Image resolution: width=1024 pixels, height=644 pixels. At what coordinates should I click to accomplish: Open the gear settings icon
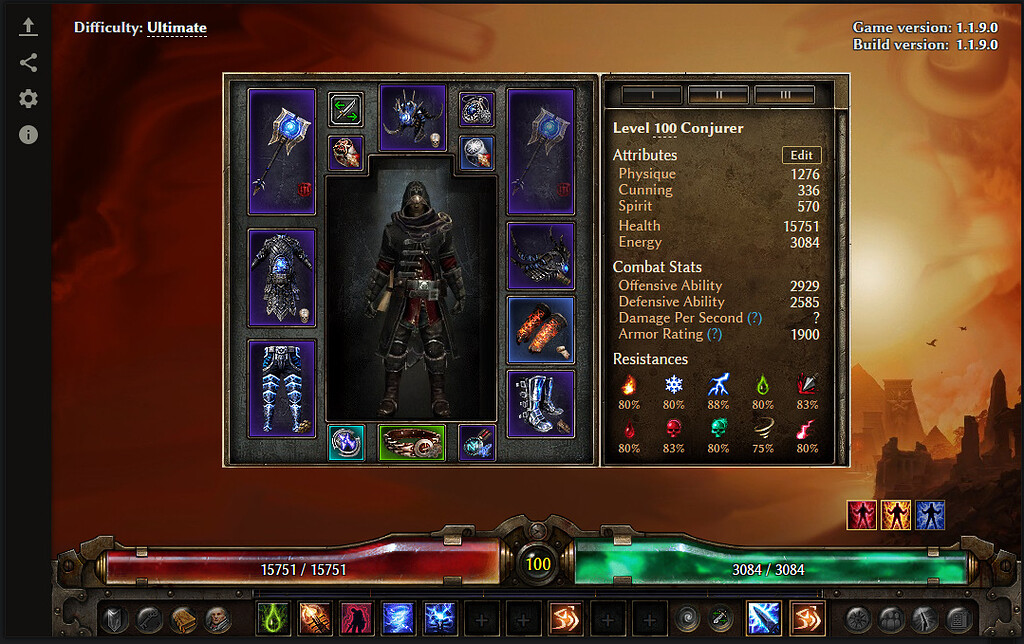(28, 98)
